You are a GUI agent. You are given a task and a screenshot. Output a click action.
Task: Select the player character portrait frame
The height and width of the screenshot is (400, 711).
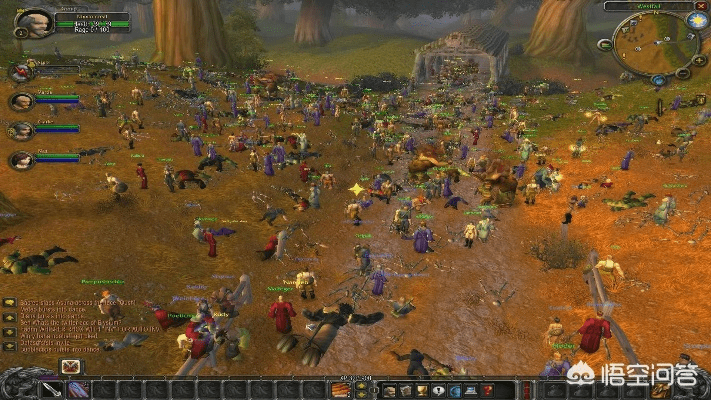tap(35, 22)
